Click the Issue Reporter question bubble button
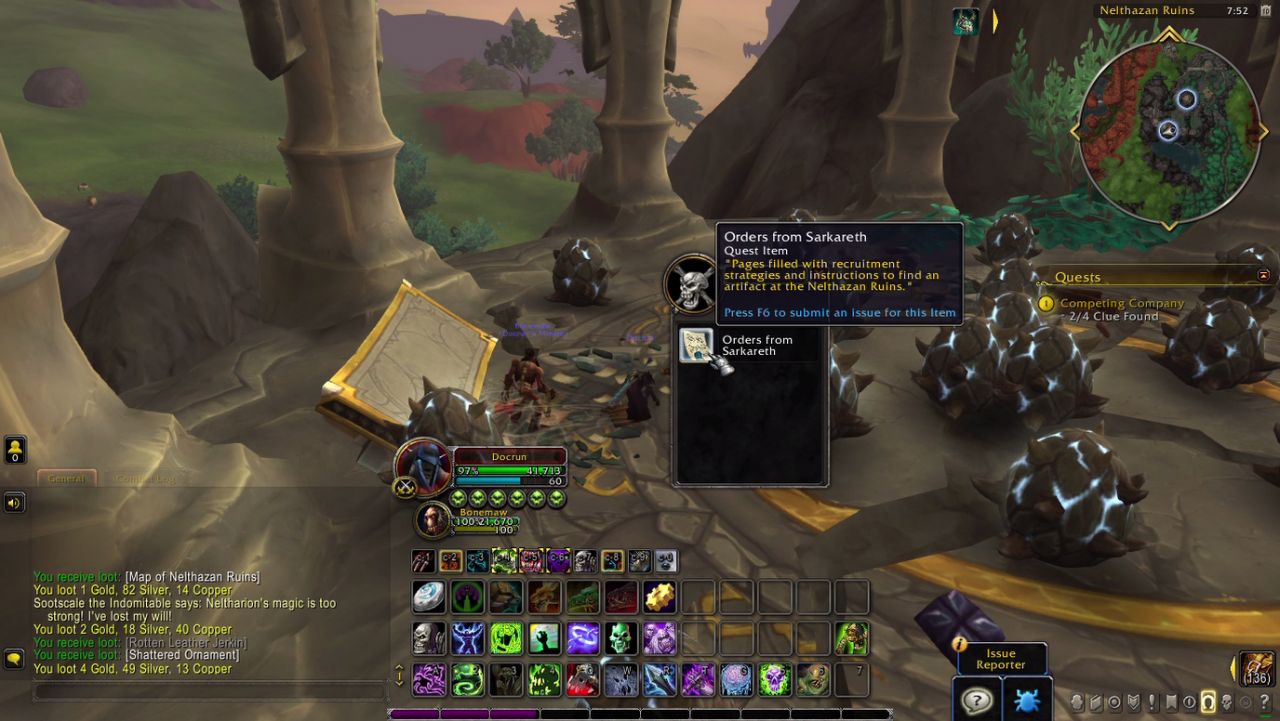 tap(975, 699)
